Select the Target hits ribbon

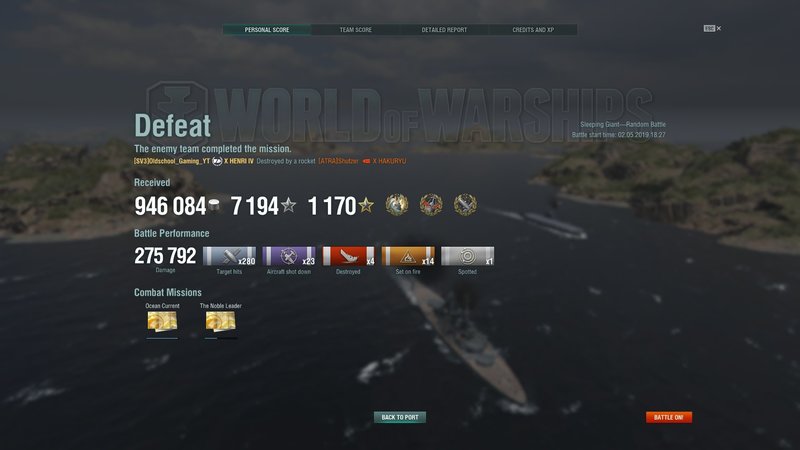pos(229,257)
